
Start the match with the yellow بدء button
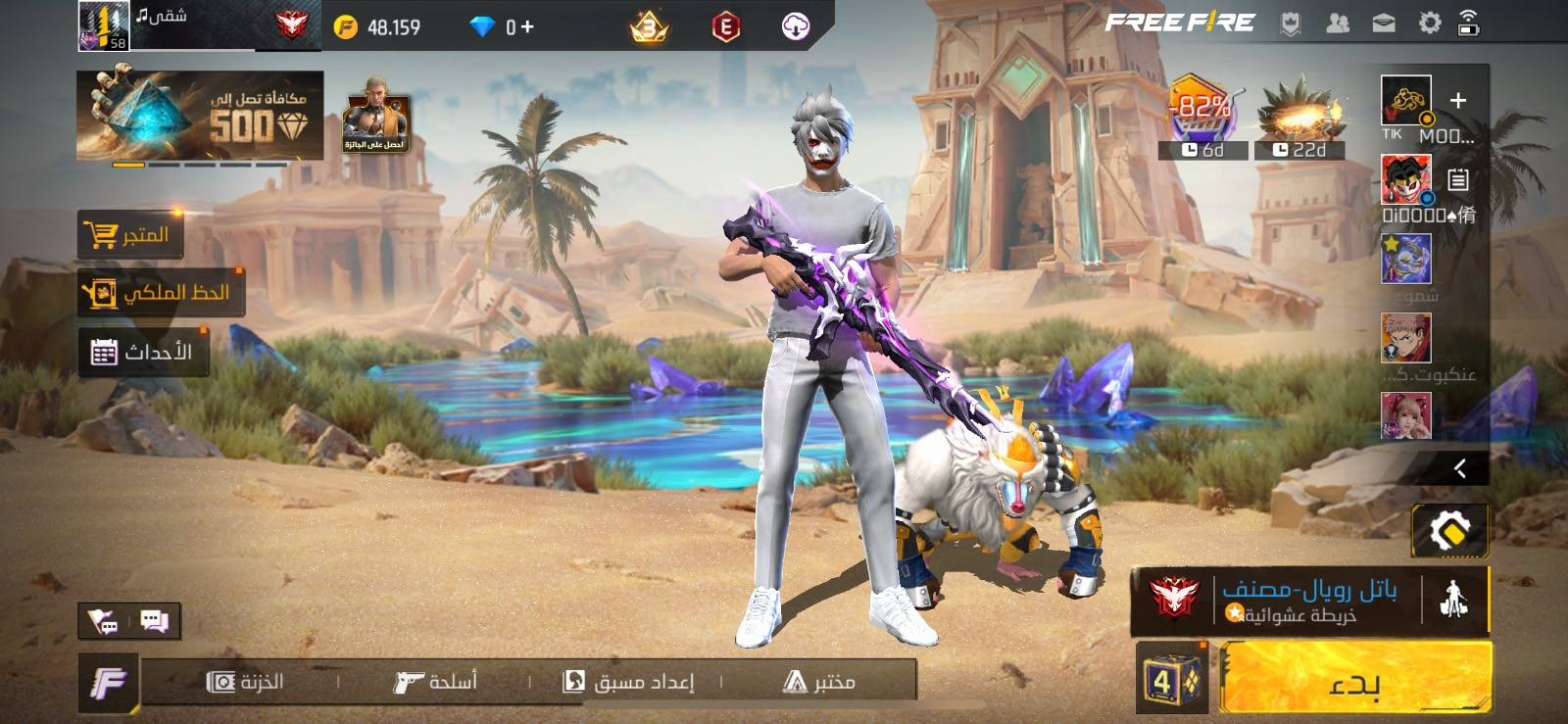coord(1355,678)
